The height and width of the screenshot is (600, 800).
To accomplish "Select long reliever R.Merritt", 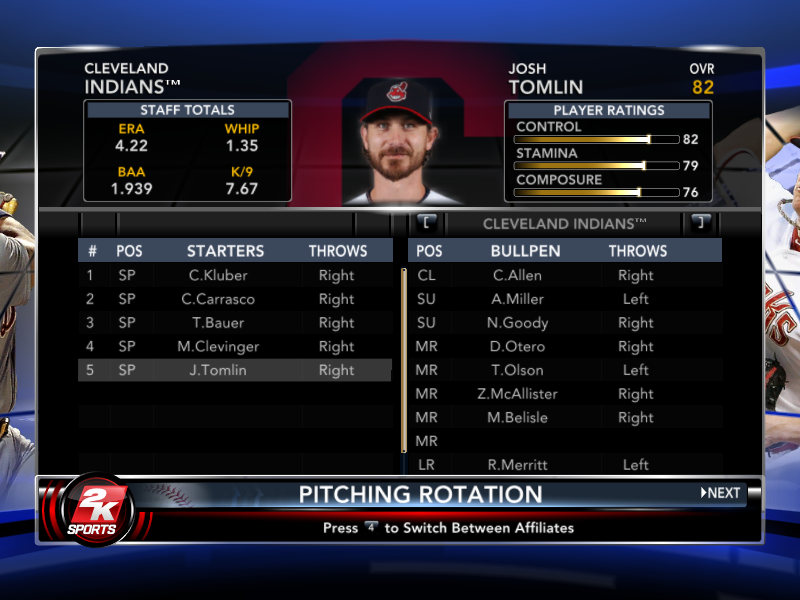I will click(518, 465).
